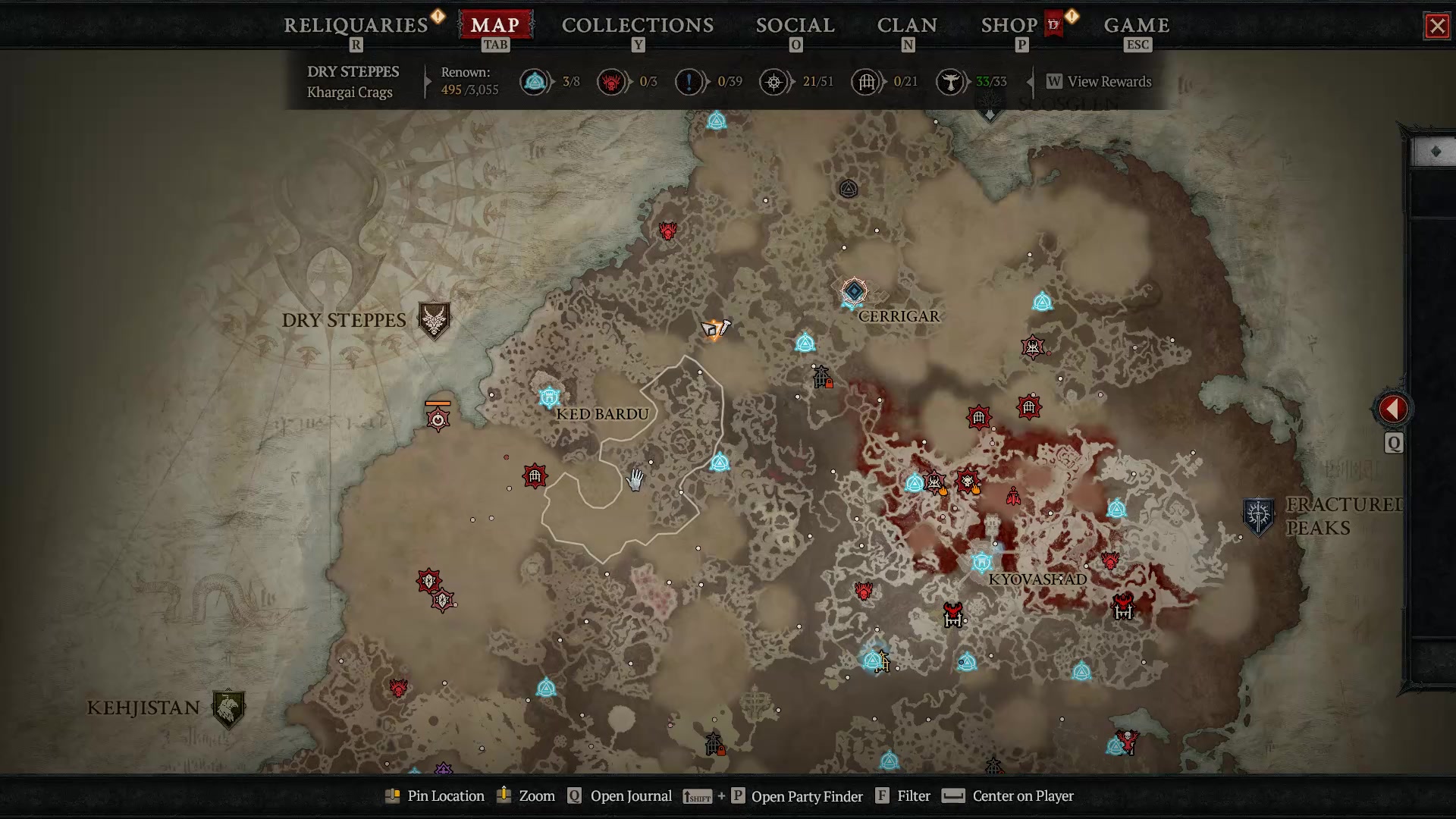
Task: Select the Map tab
Action: pyautogui.click(x=495, y=25)
